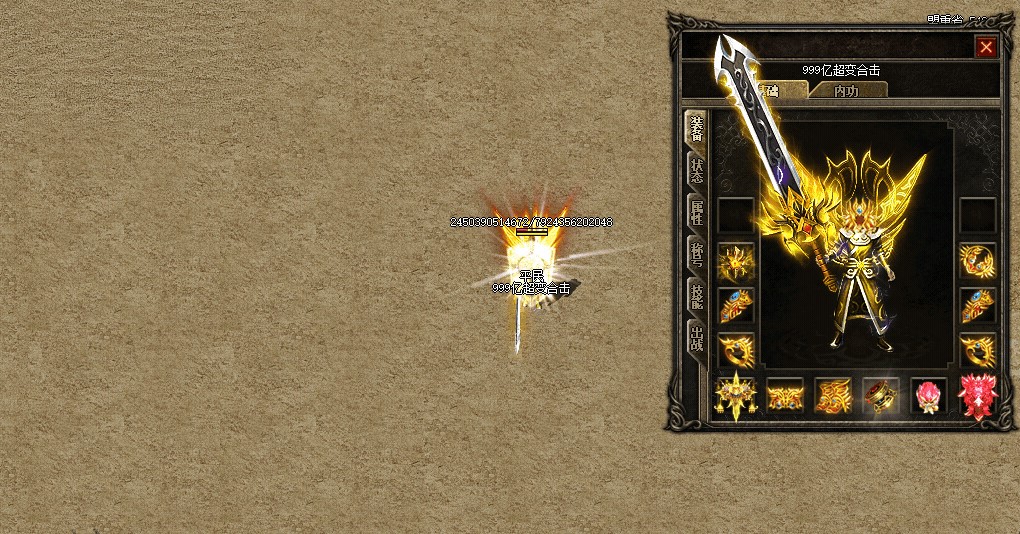The image size is (1020, 534).
Task: Open the 出战 side tab
Action: point(695,339)
